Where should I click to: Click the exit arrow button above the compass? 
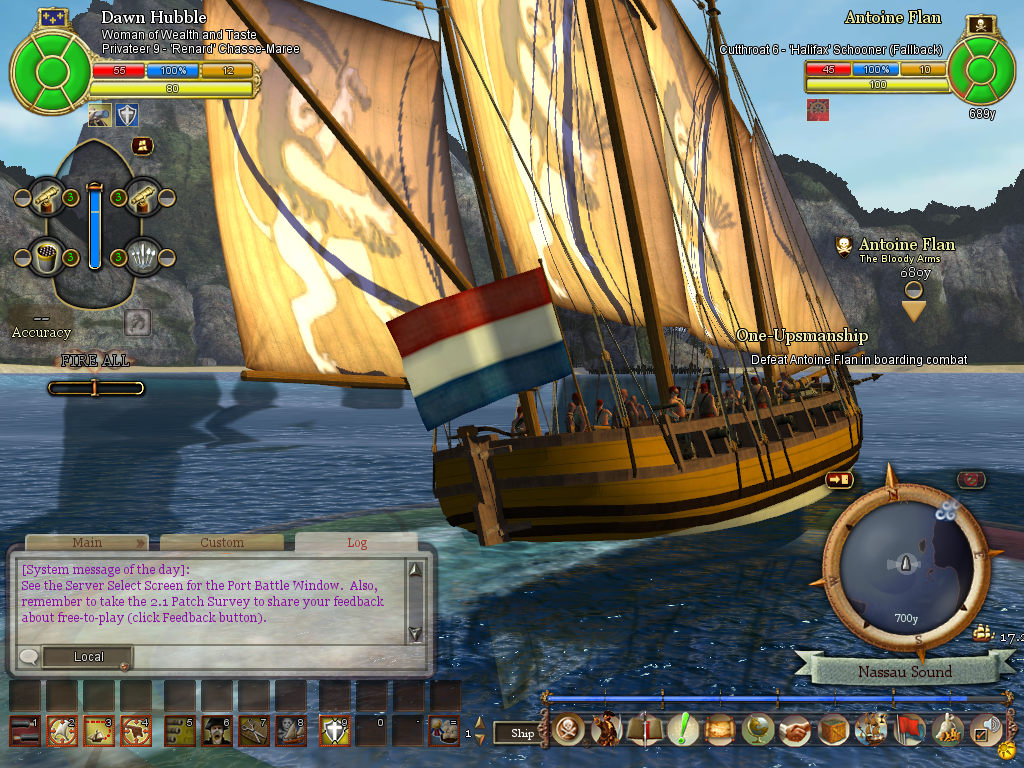pos(838,480)
